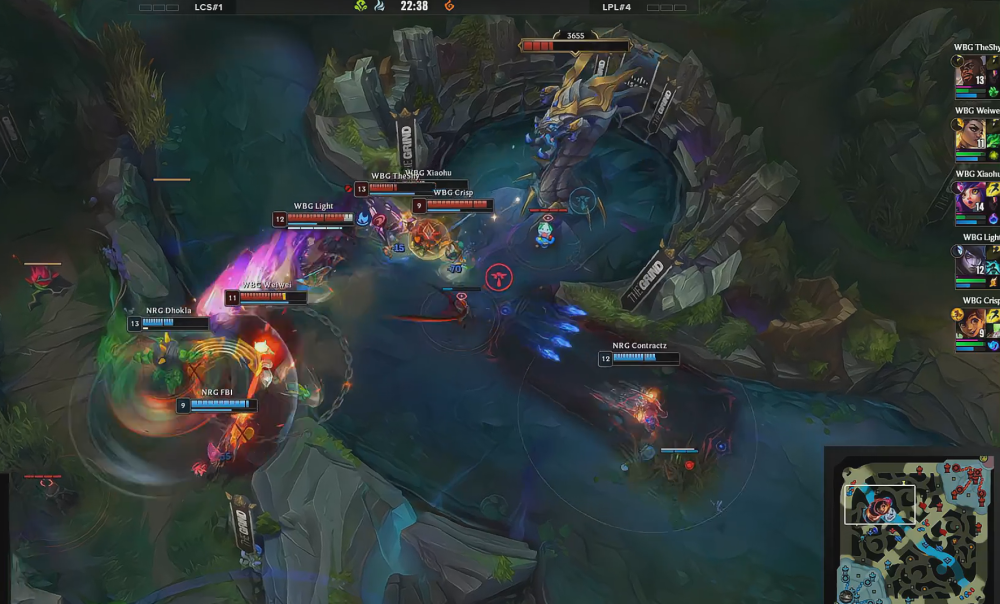The height and width of the screenshot is (604, 1000).
Task: Select WBG Crisp's champion portrait
Action: pos(970,325)
